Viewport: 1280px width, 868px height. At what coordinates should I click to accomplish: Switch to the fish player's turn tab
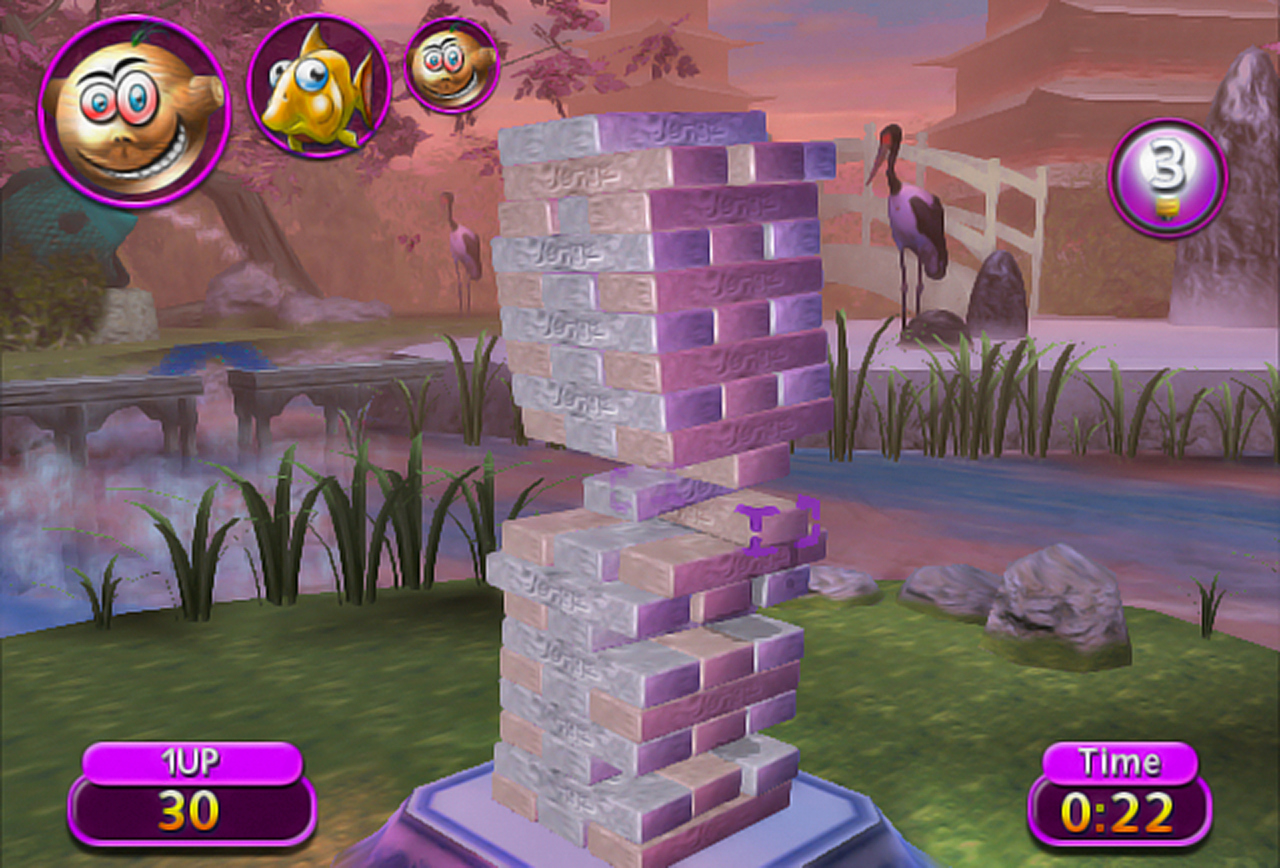coord(320,85)
